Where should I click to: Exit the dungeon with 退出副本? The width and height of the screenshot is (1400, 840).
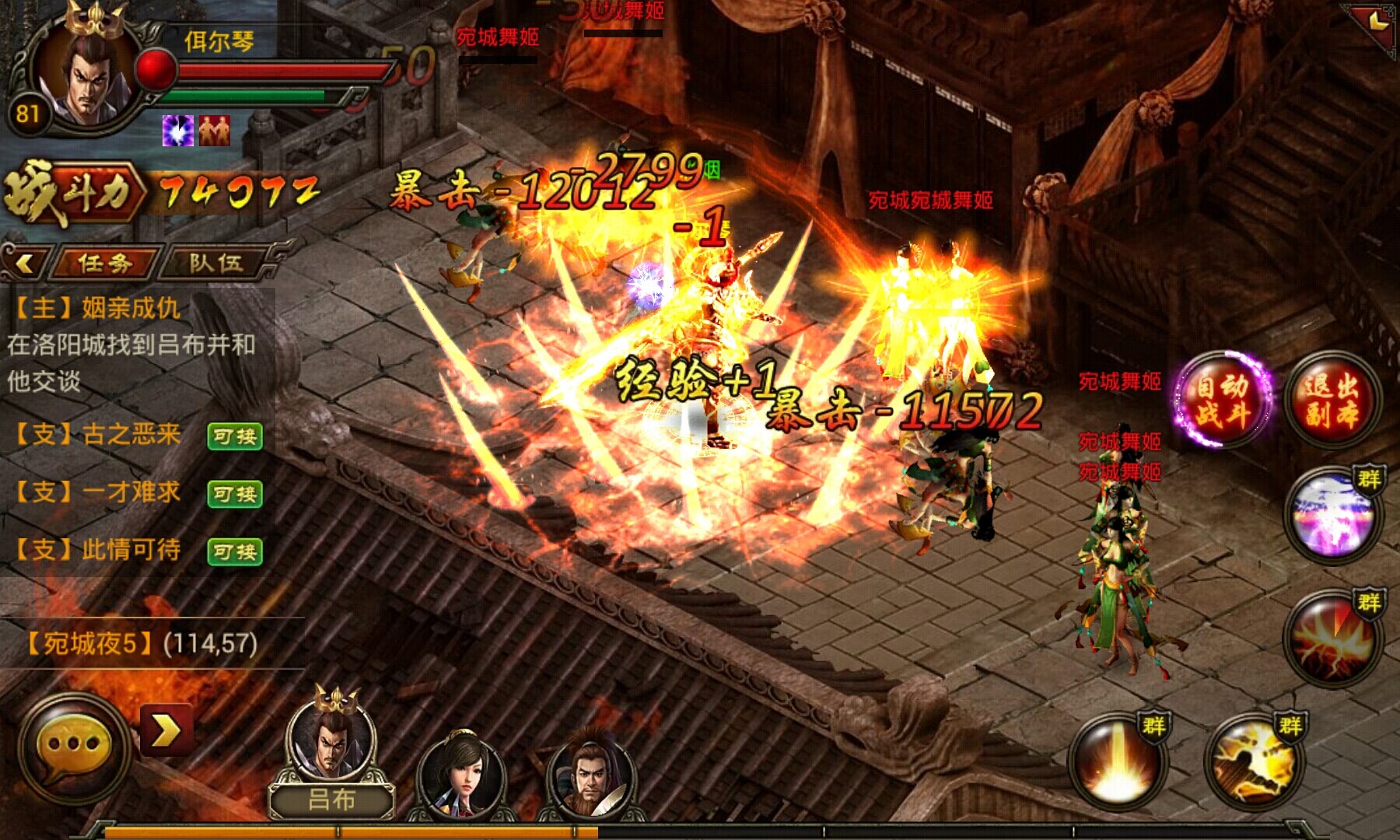pyautogui.click(x=1332, y=400)
